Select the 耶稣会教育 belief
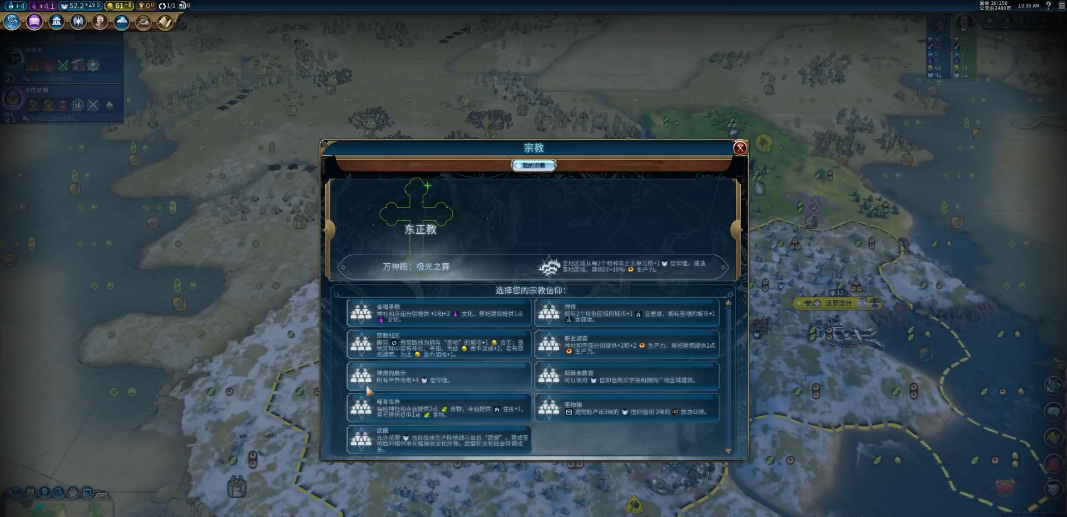This screenshot has height=517, width=1067. 627,375
